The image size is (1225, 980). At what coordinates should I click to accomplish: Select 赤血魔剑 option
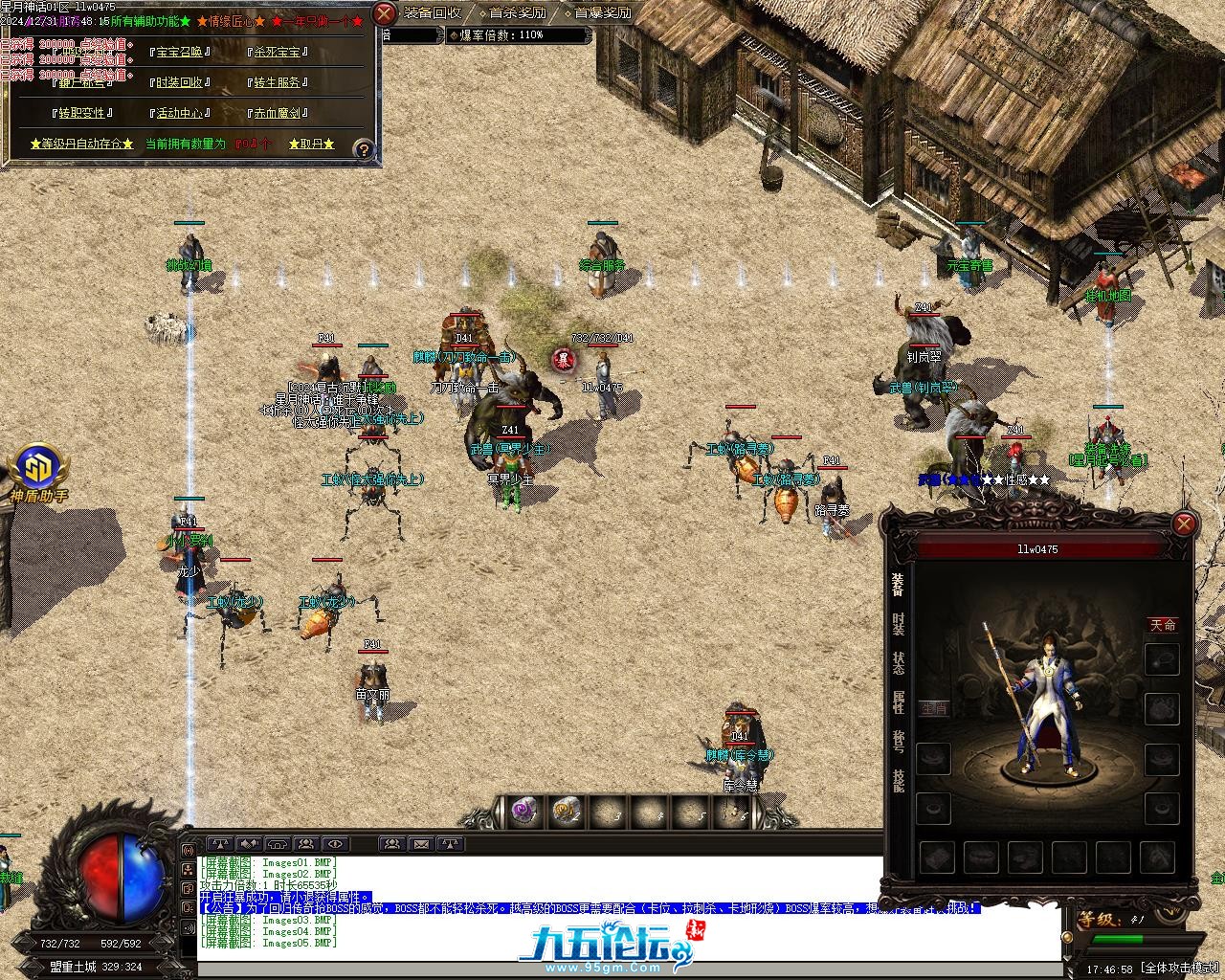(x=278, y=113)
